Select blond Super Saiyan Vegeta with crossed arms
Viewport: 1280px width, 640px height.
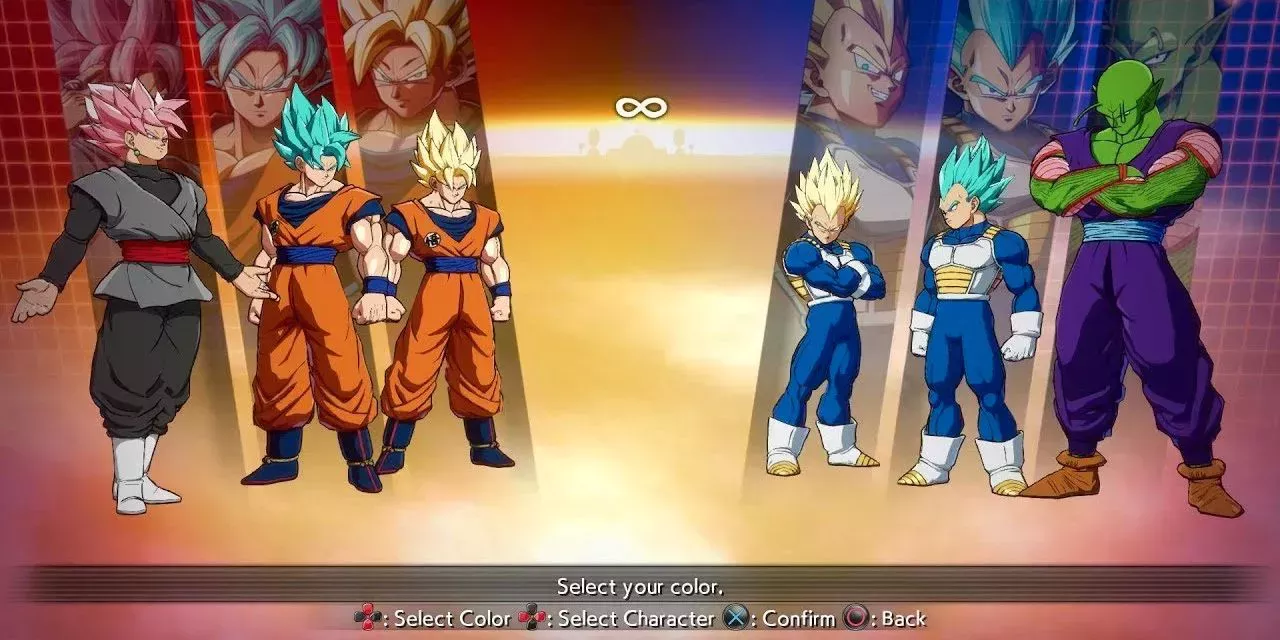click(825, 310)
